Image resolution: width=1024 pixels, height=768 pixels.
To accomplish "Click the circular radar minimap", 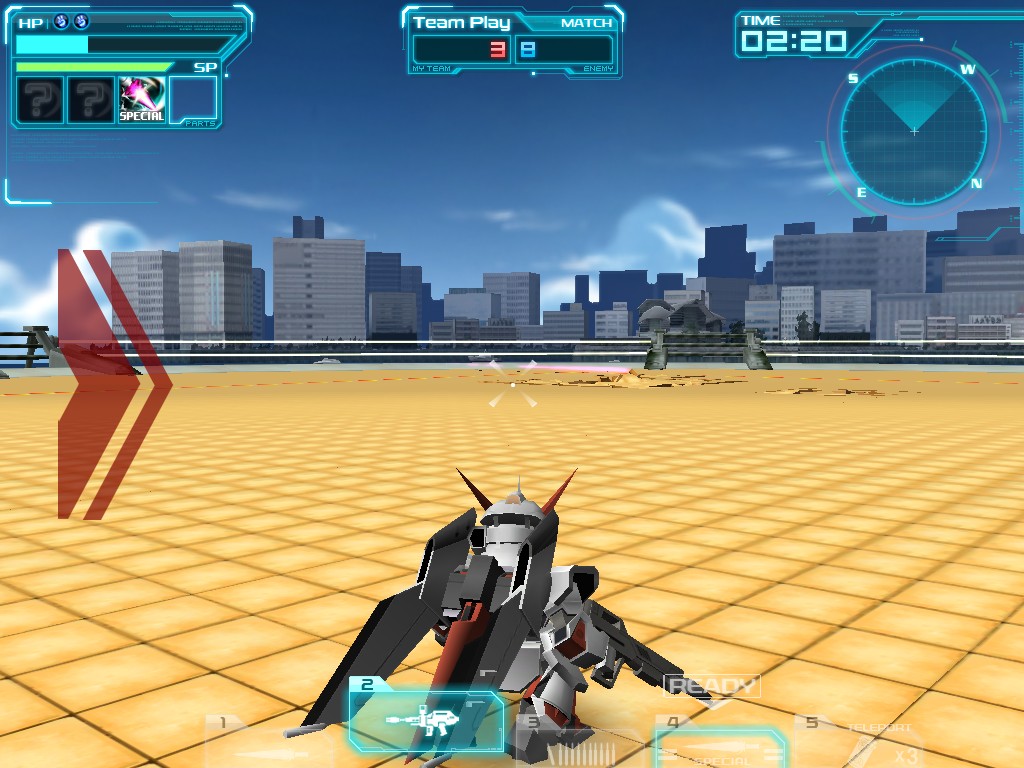I will 913,131.
